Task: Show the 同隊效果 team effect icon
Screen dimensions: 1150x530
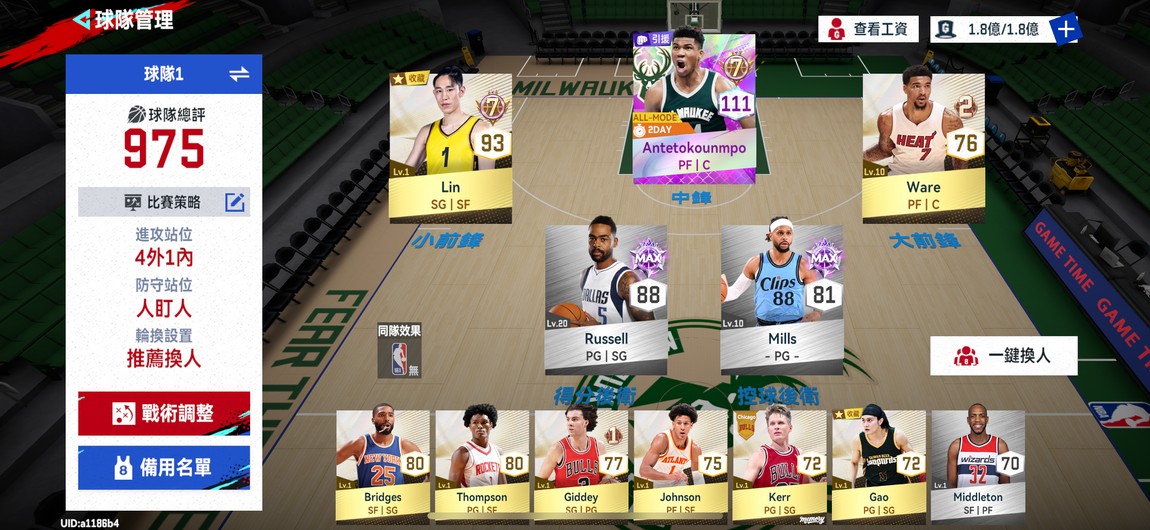Action: coord(399,350)
